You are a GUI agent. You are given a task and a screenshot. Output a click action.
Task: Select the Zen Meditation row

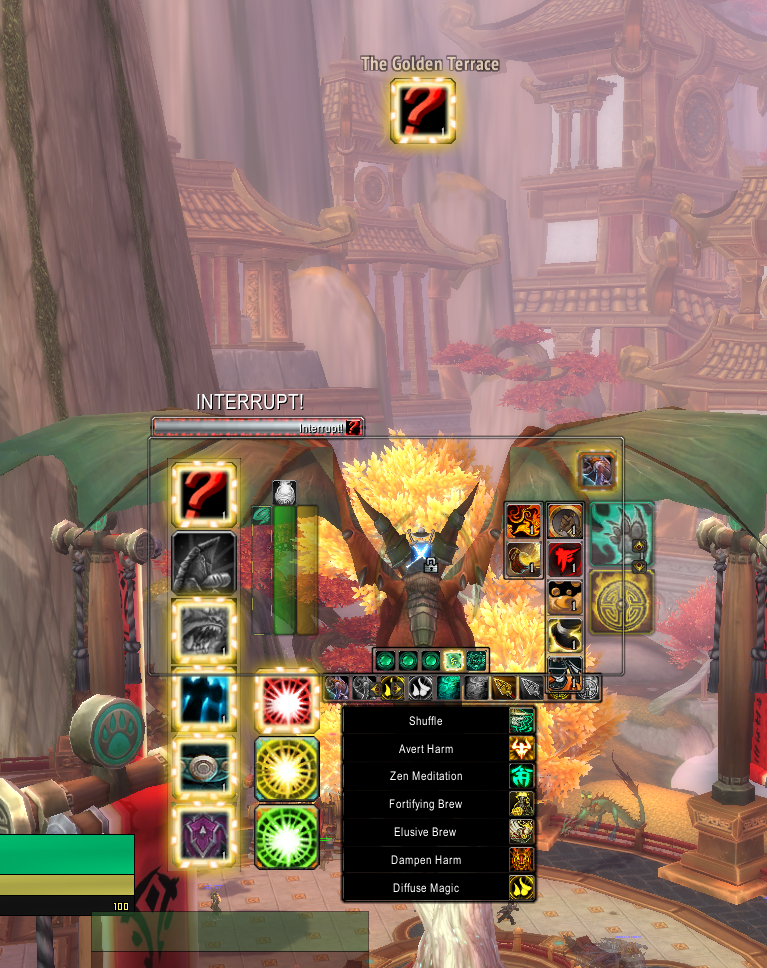pos(426,776)
